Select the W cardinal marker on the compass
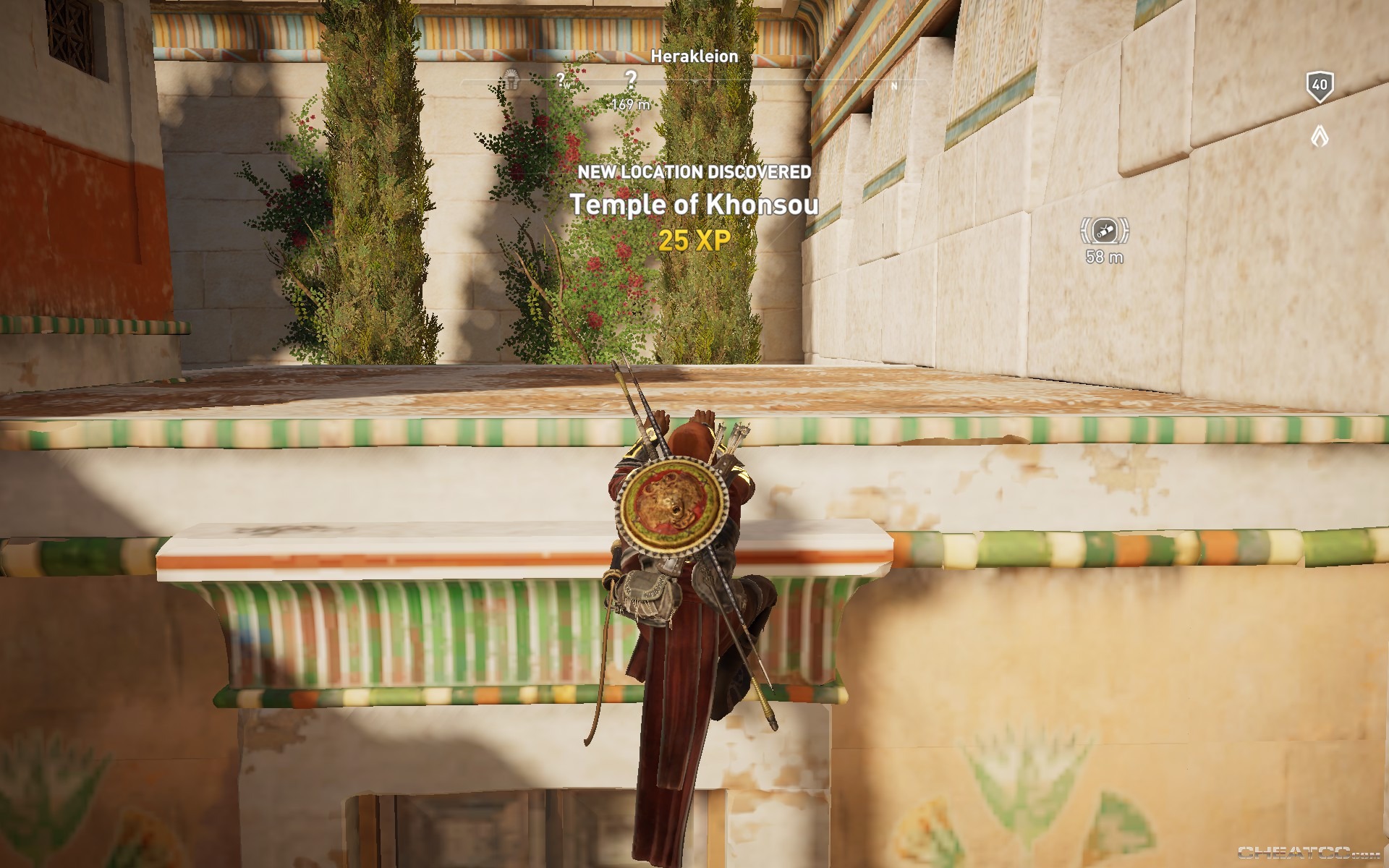The width and height of the screenshot is (1389, 868). (x=569, y=85)
